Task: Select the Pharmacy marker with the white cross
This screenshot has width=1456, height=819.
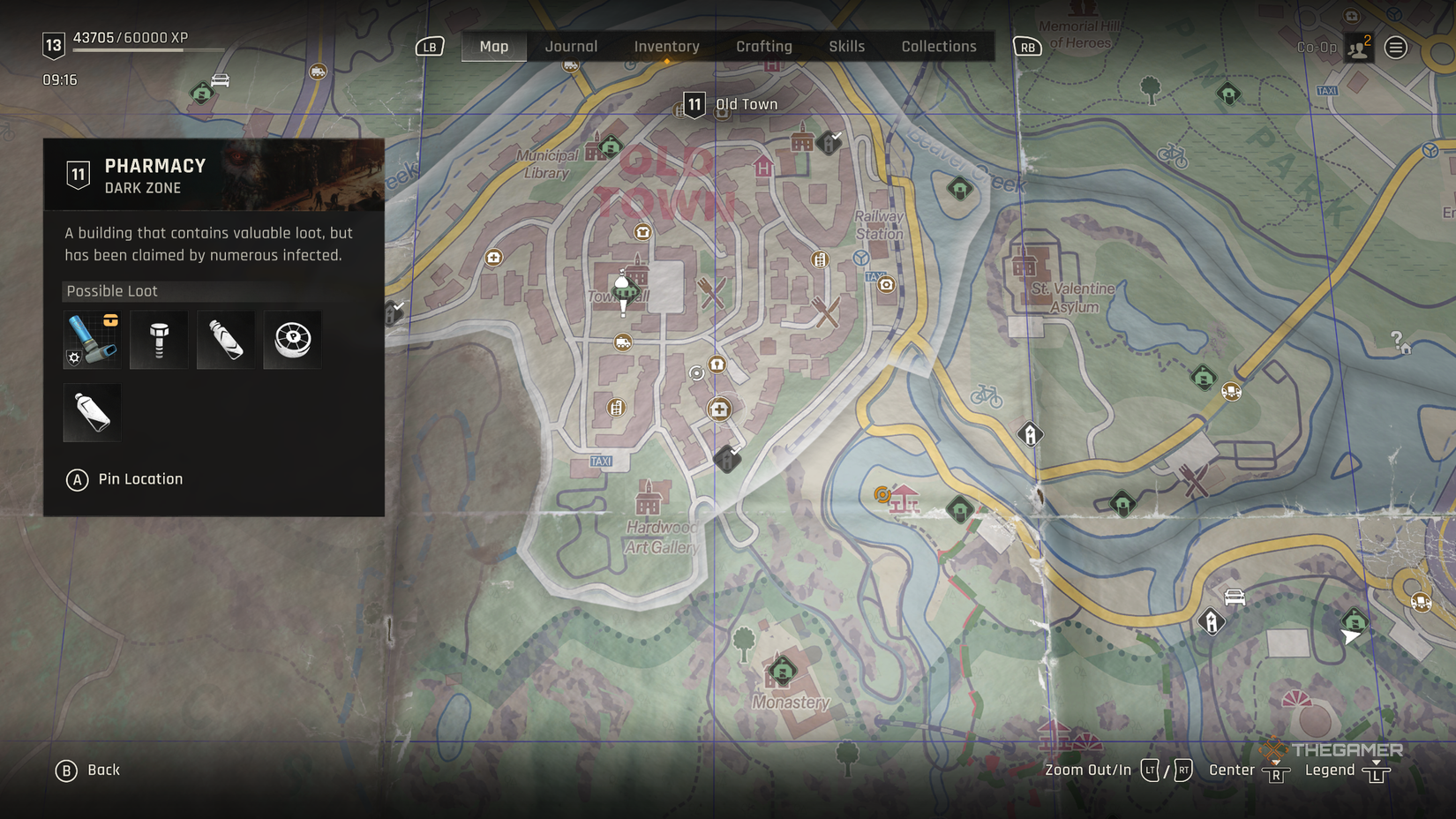Action: (719, 409)
